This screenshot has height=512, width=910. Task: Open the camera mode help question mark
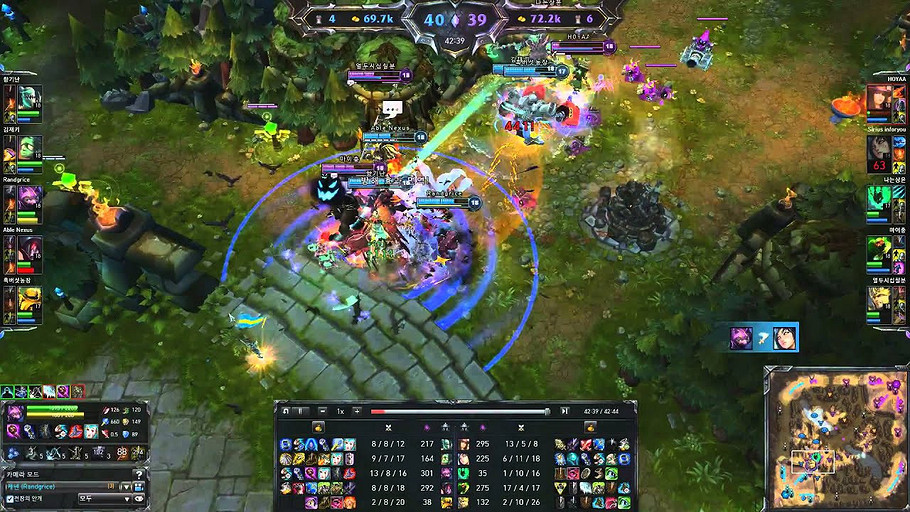(139, 473)
